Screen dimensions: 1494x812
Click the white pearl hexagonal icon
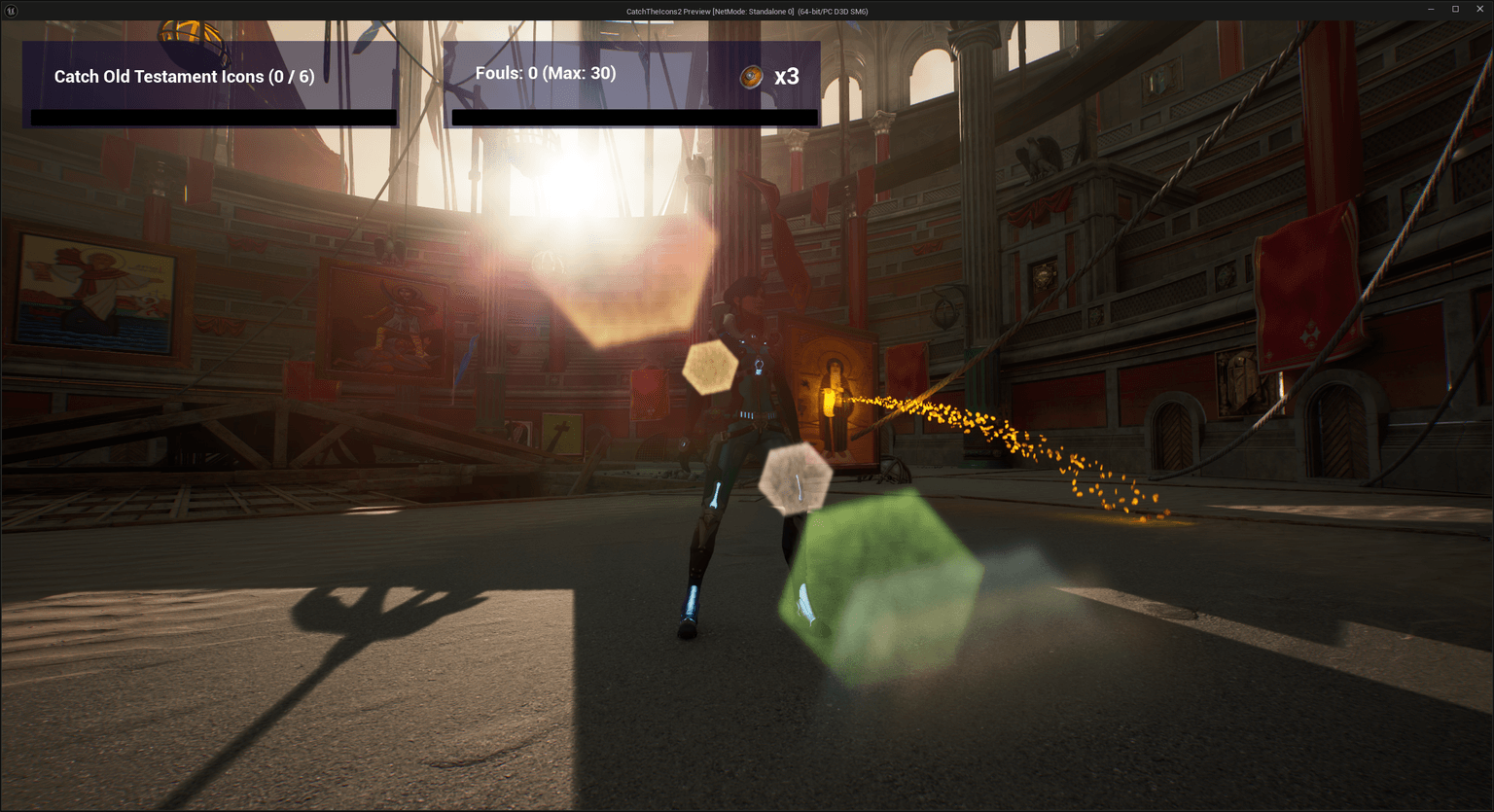pos(795,477)
